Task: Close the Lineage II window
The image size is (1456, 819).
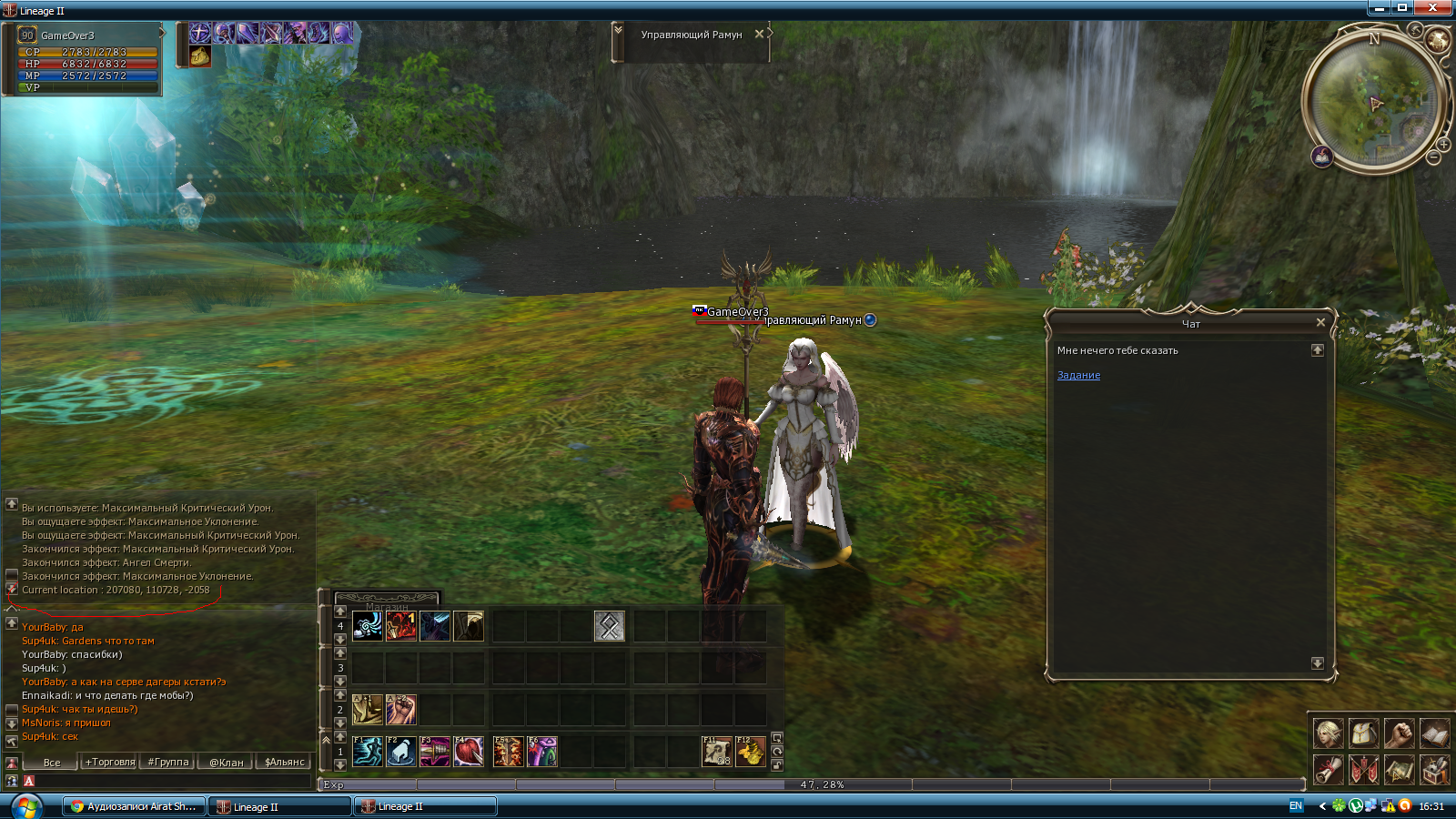Action: tap(1433, 8)
